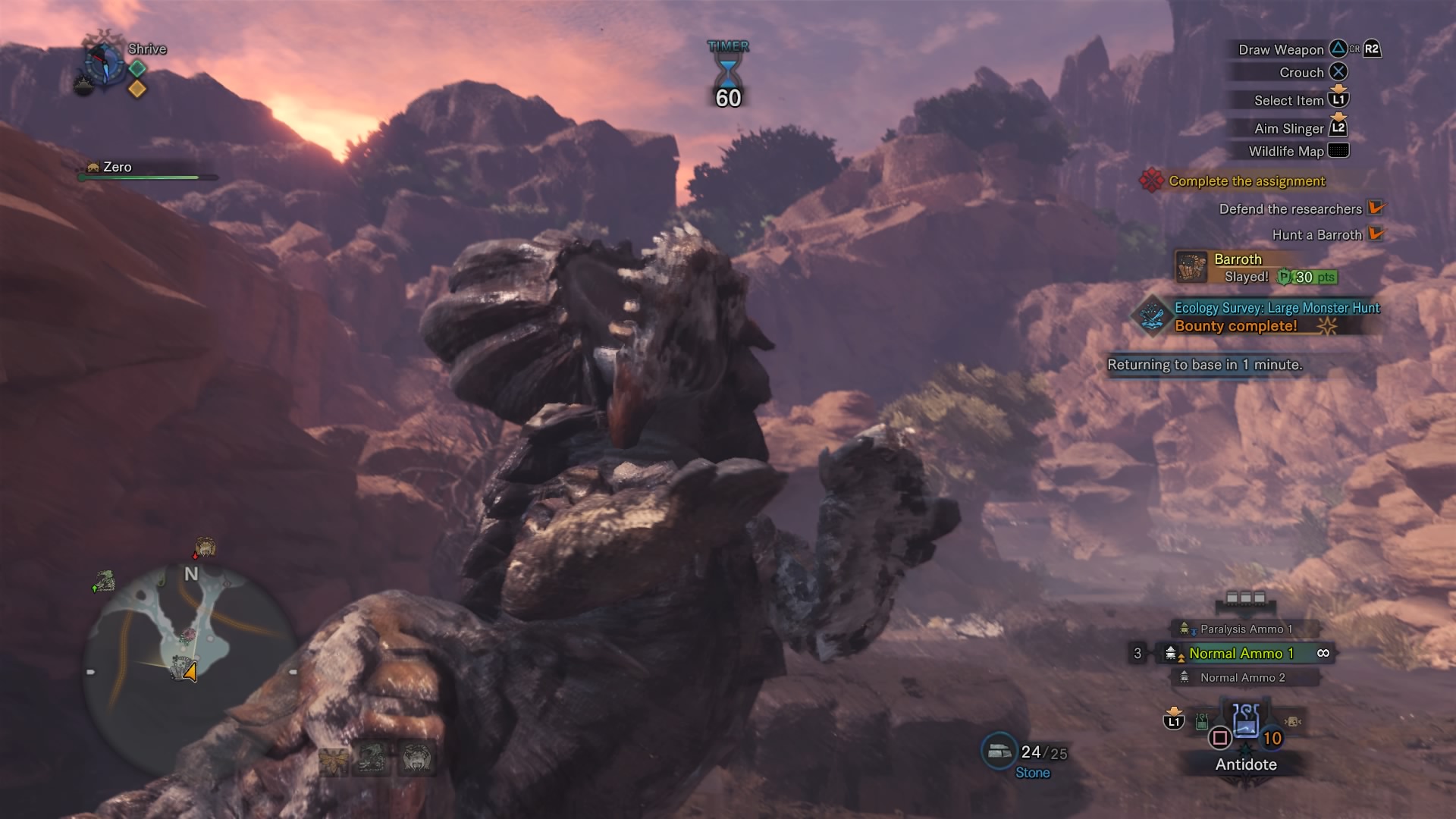
Task: Select Zero the Palico companion name
Action: click(x=117, y=167)
